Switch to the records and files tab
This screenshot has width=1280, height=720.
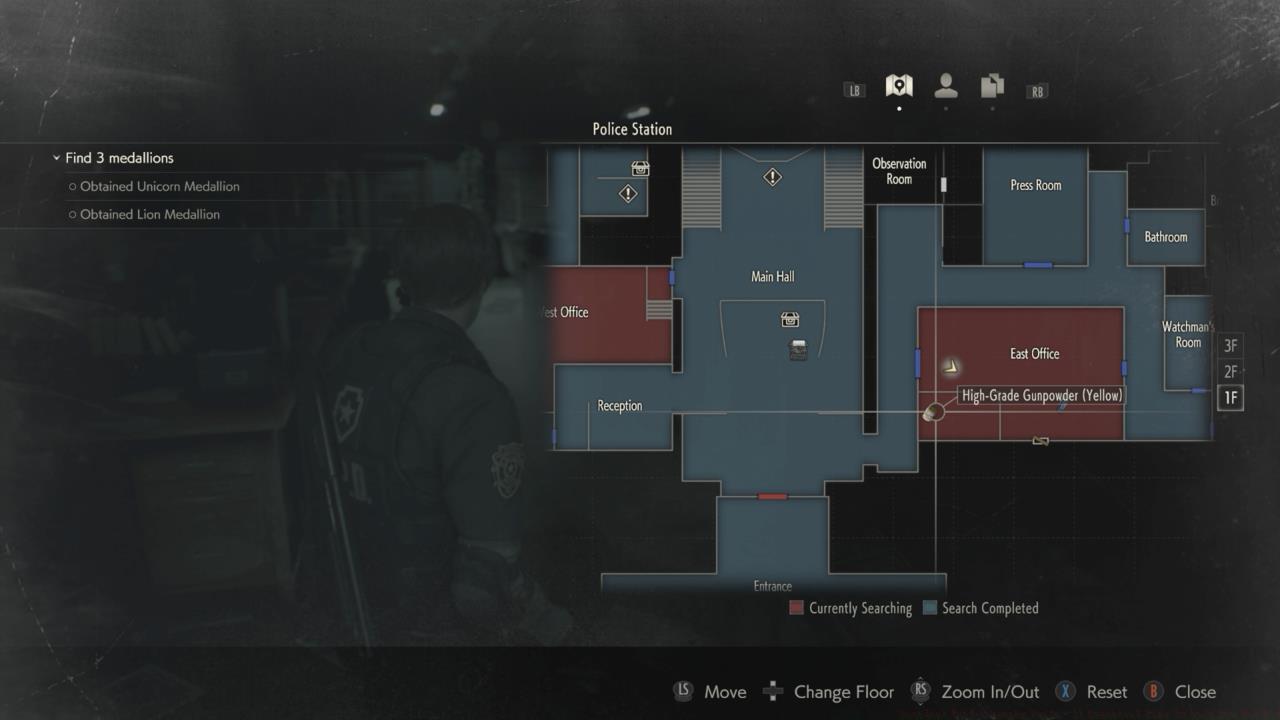991,86
